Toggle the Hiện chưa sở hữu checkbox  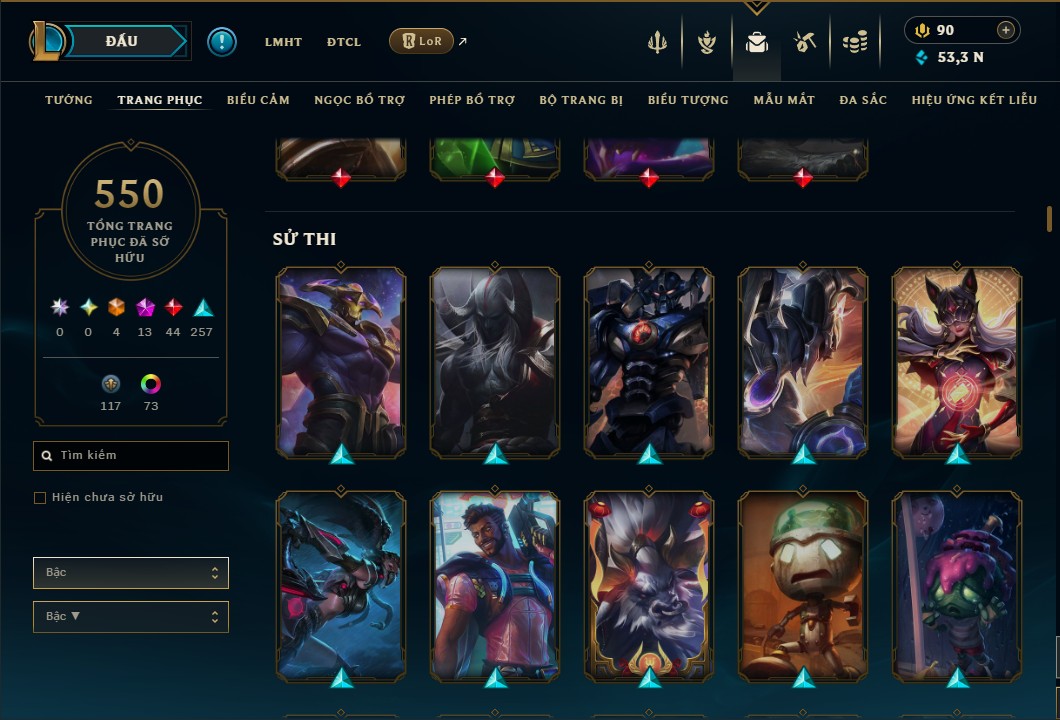coord(40,498)
